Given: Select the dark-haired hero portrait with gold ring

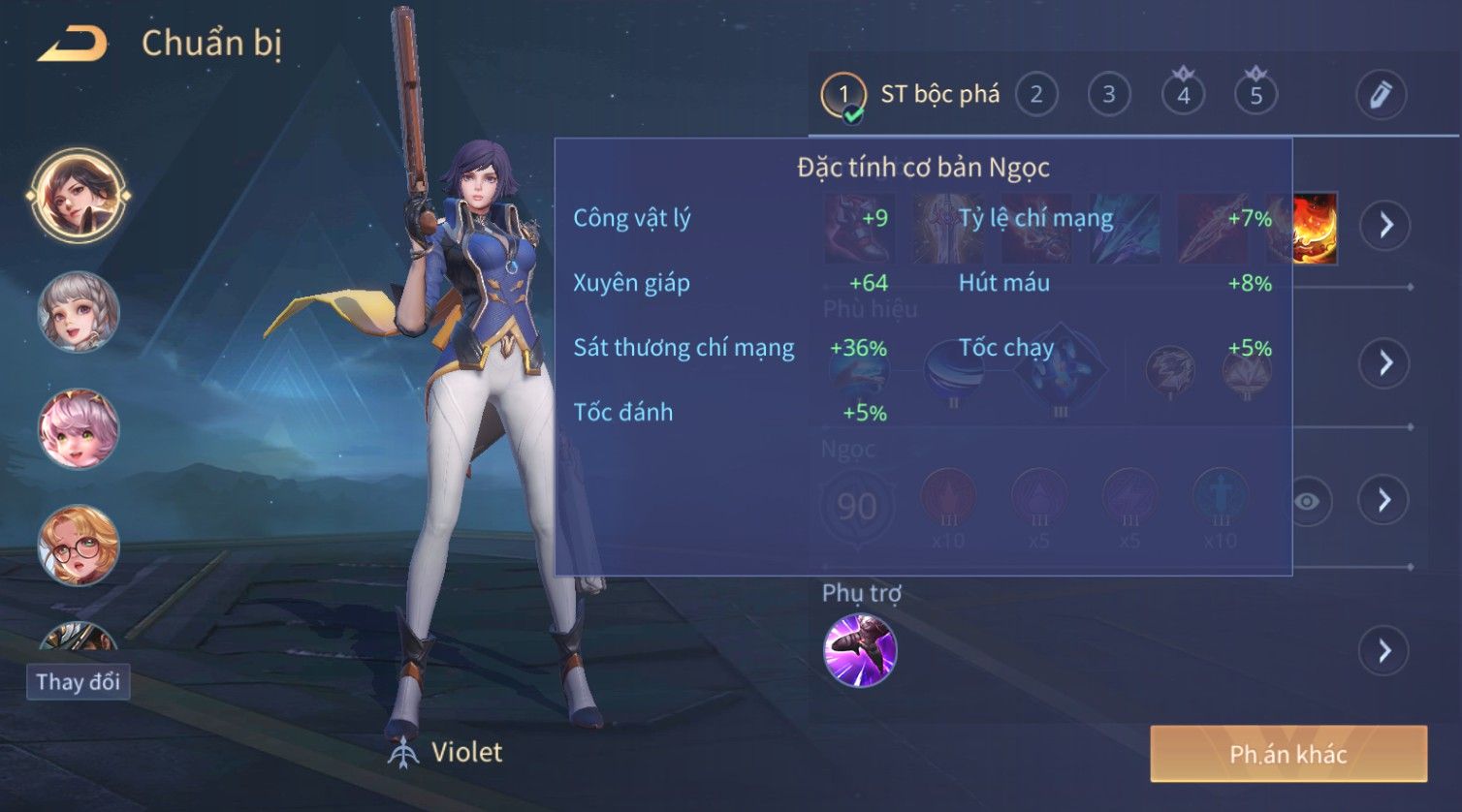Looking at the screenshot, I should [x=78, y=196].
